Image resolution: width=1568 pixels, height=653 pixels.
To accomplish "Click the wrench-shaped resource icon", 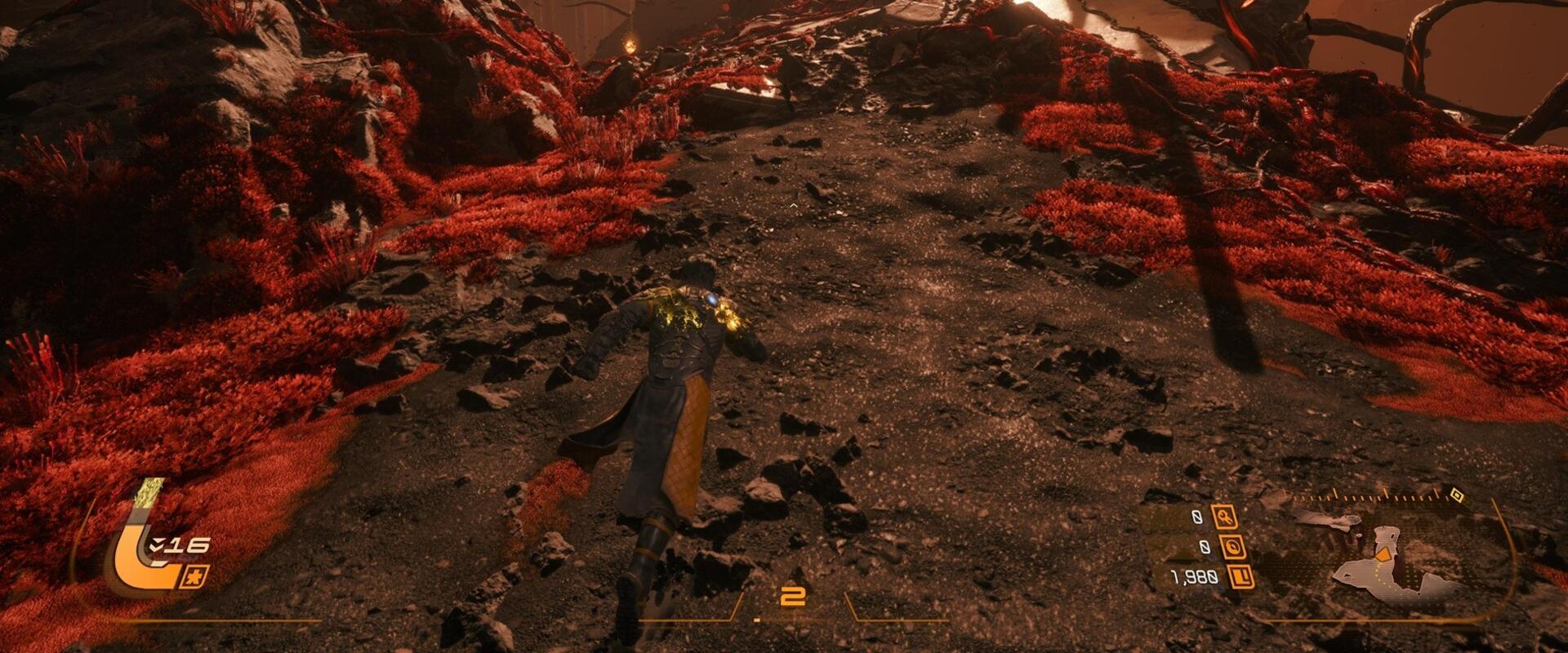I will click(x=1225, y=517).
